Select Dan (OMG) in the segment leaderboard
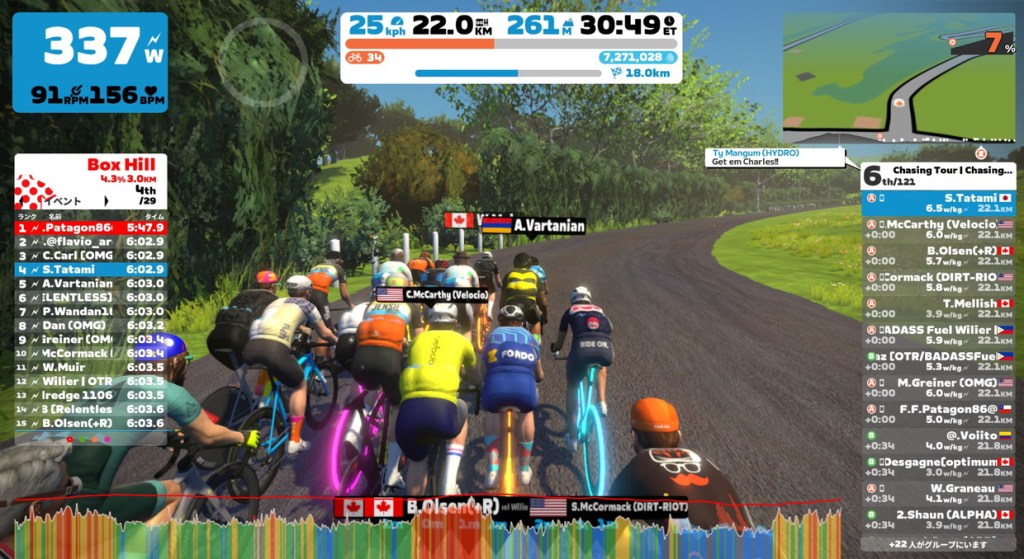Viewport: 1024px width, 559px height. (x=90, y=325)
